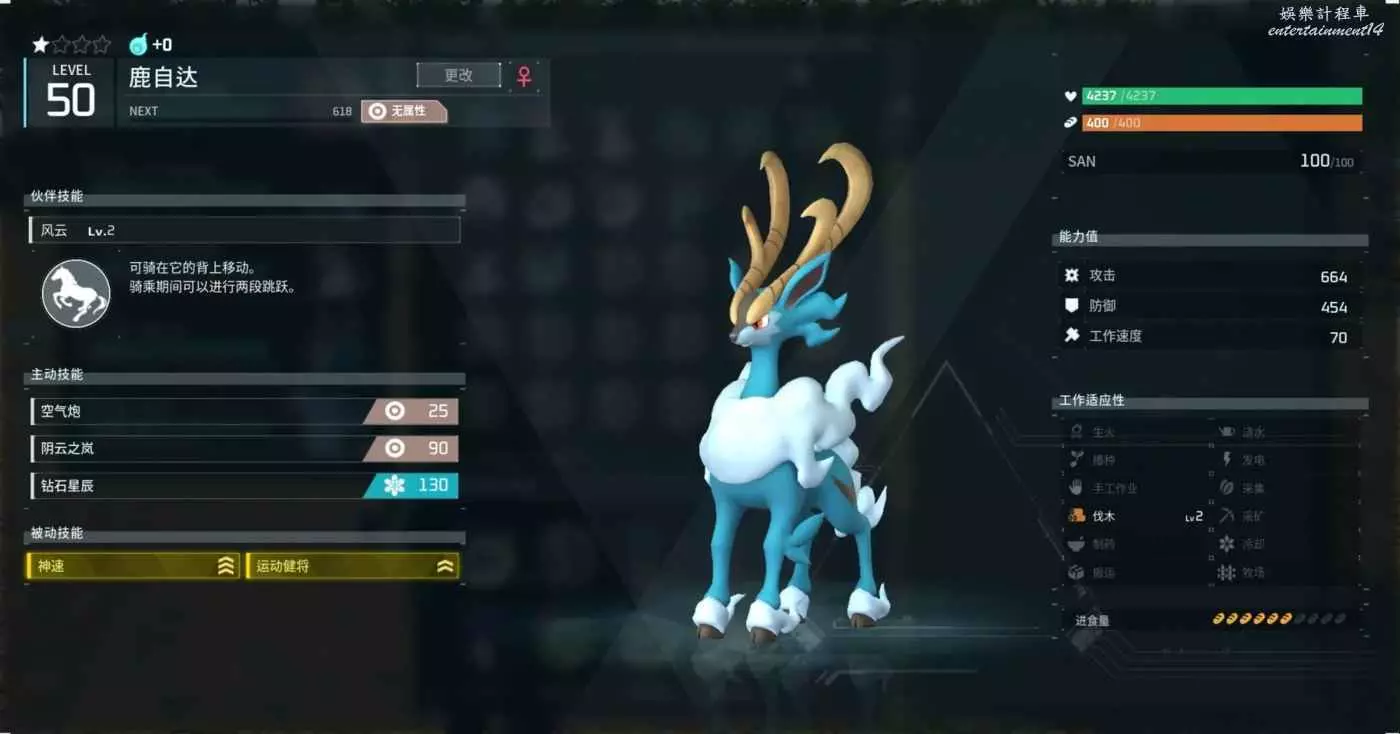Inspect the 神速 passive skill
Screen dimensions: 1400x734
[133, 566]
